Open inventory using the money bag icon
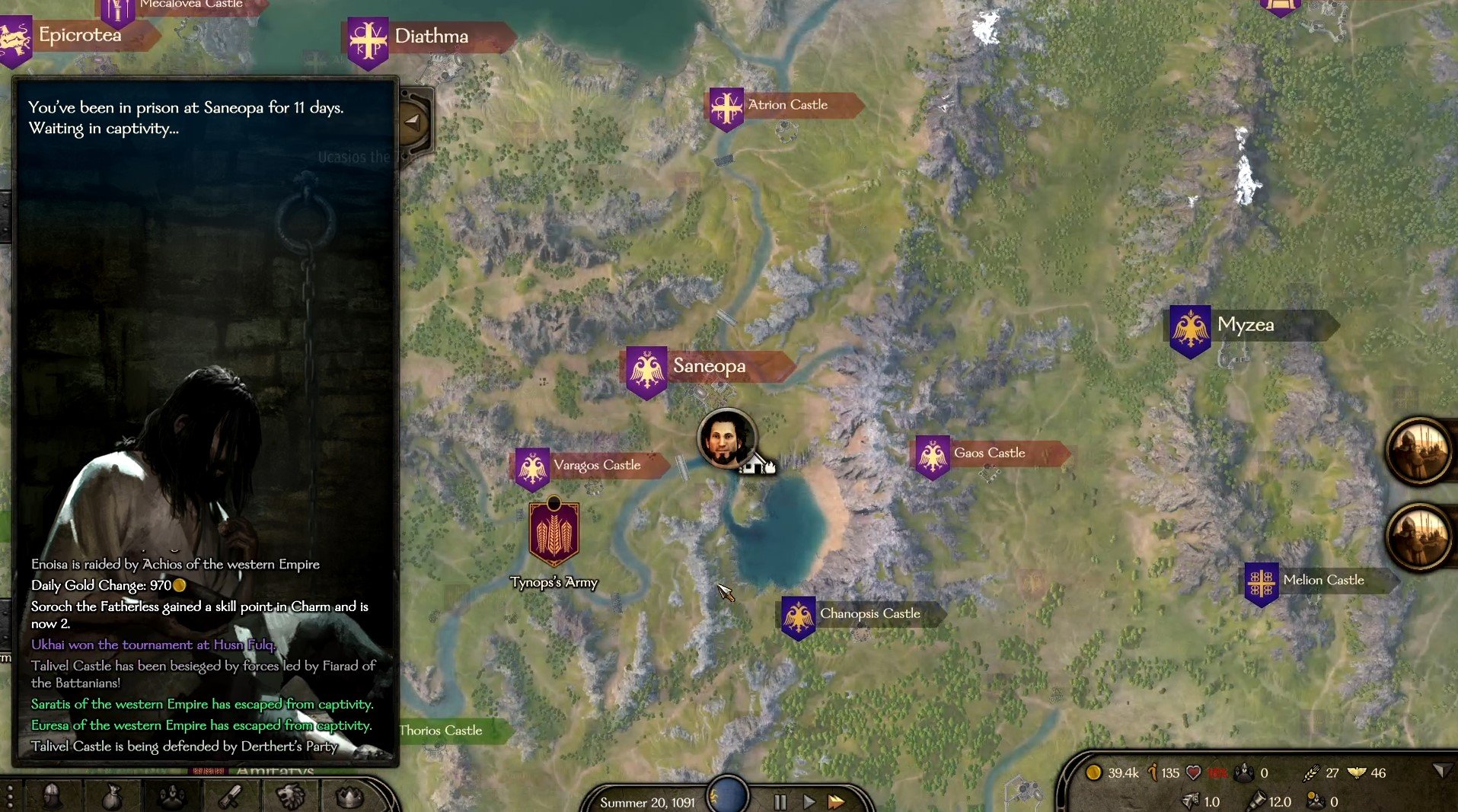 coord(112,798)
